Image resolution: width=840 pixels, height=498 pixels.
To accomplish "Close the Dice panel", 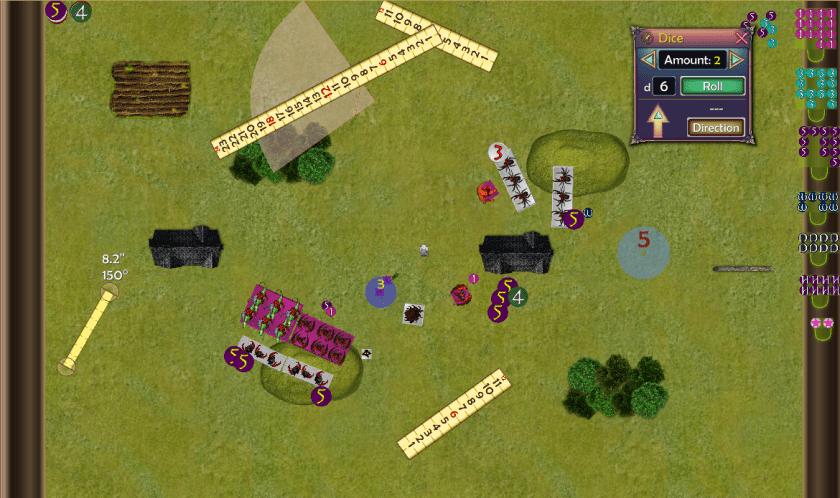I will click(x=741, y=38).
